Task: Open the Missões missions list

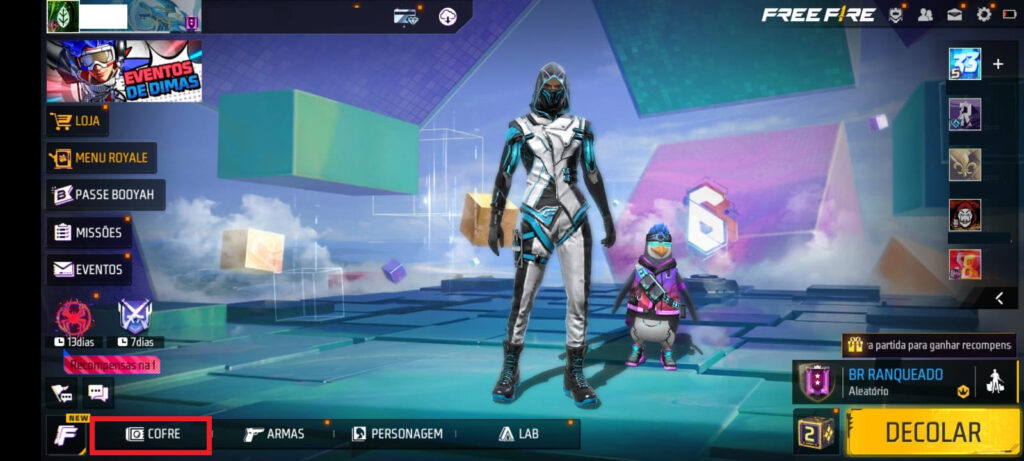Action: pos(89,232)
